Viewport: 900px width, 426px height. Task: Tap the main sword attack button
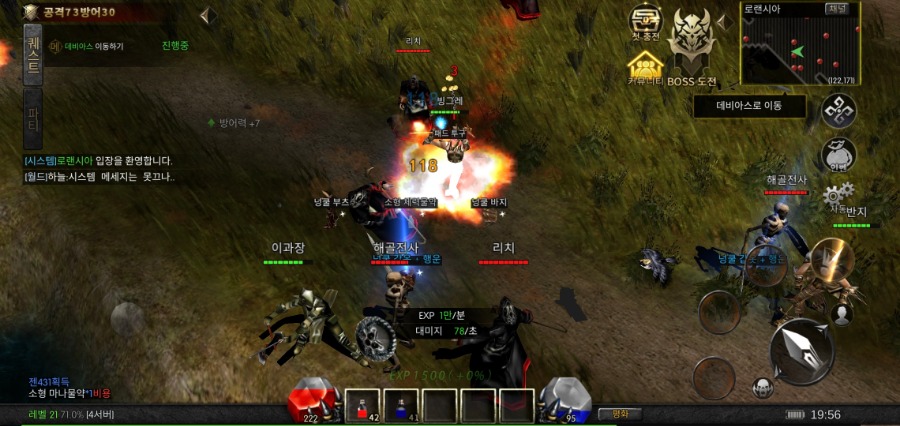coord(802,350)
